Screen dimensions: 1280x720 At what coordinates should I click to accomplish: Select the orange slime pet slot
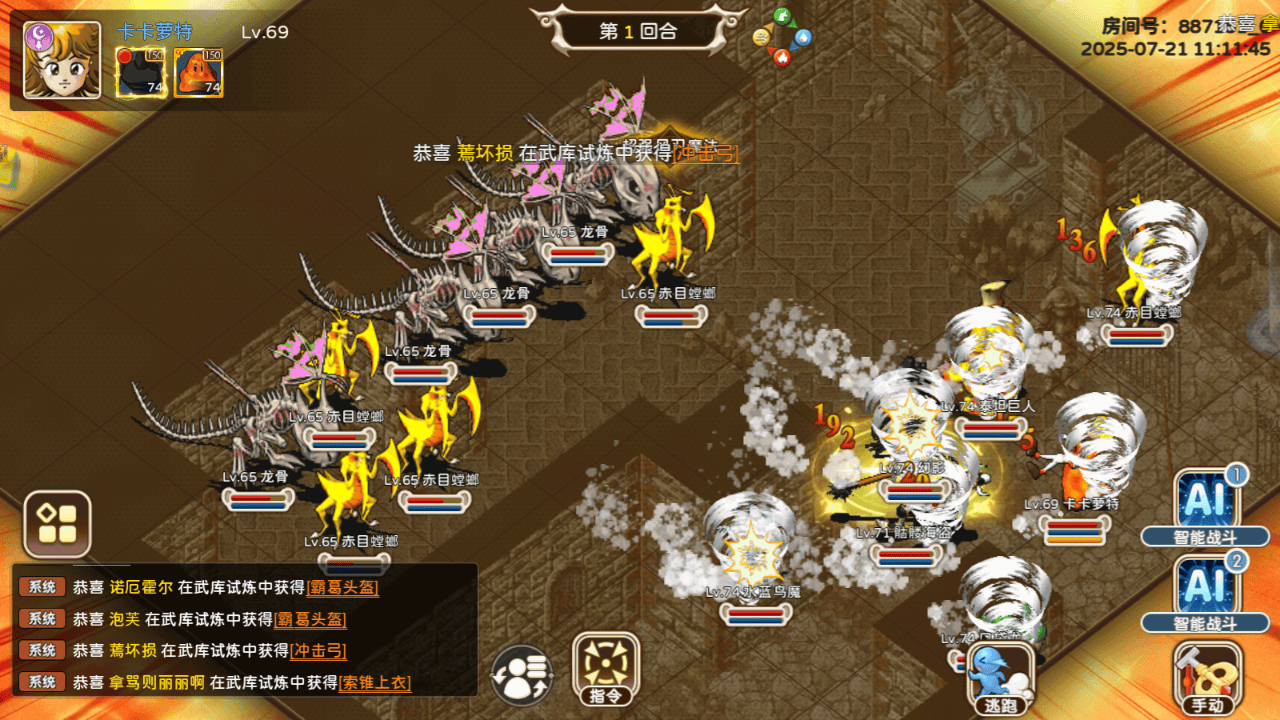pyautogui.click(x=198, y=72)
